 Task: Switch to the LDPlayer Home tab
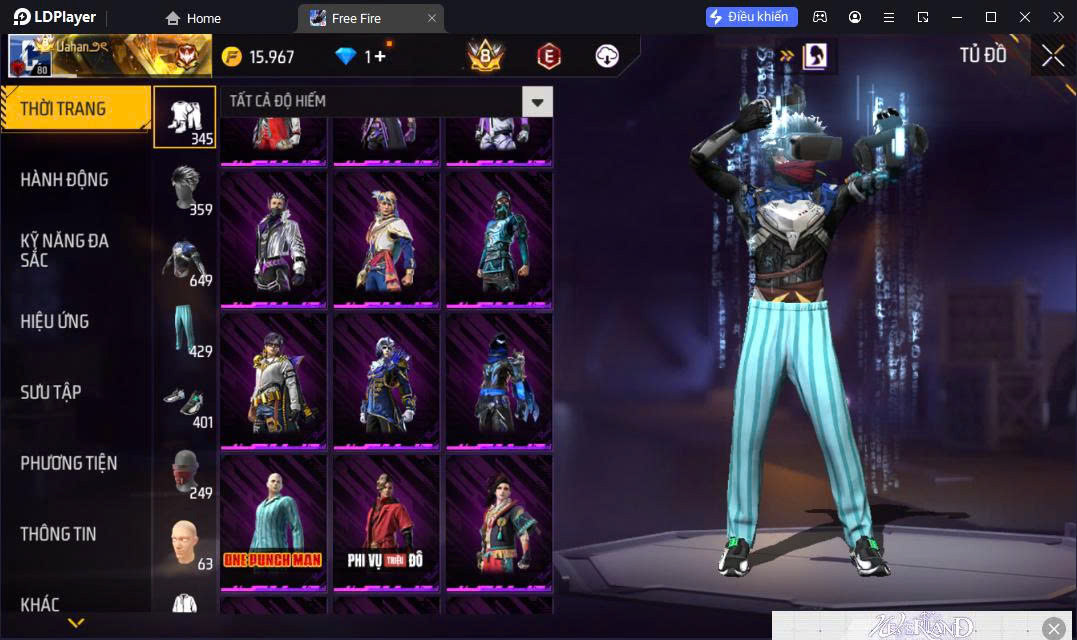(x=194, y=18)
